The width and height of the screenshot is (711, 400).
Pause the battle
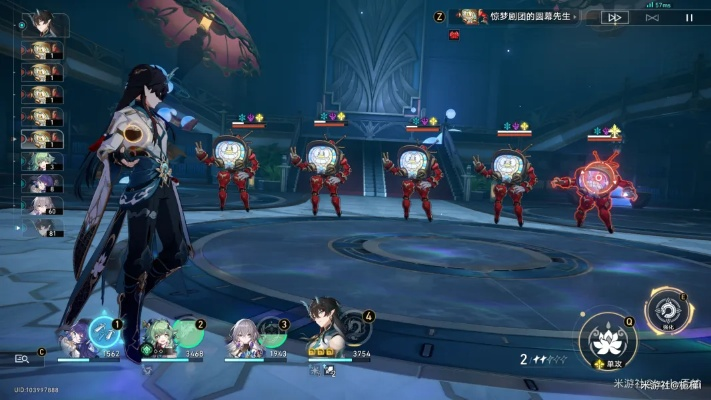pos(688,17)
